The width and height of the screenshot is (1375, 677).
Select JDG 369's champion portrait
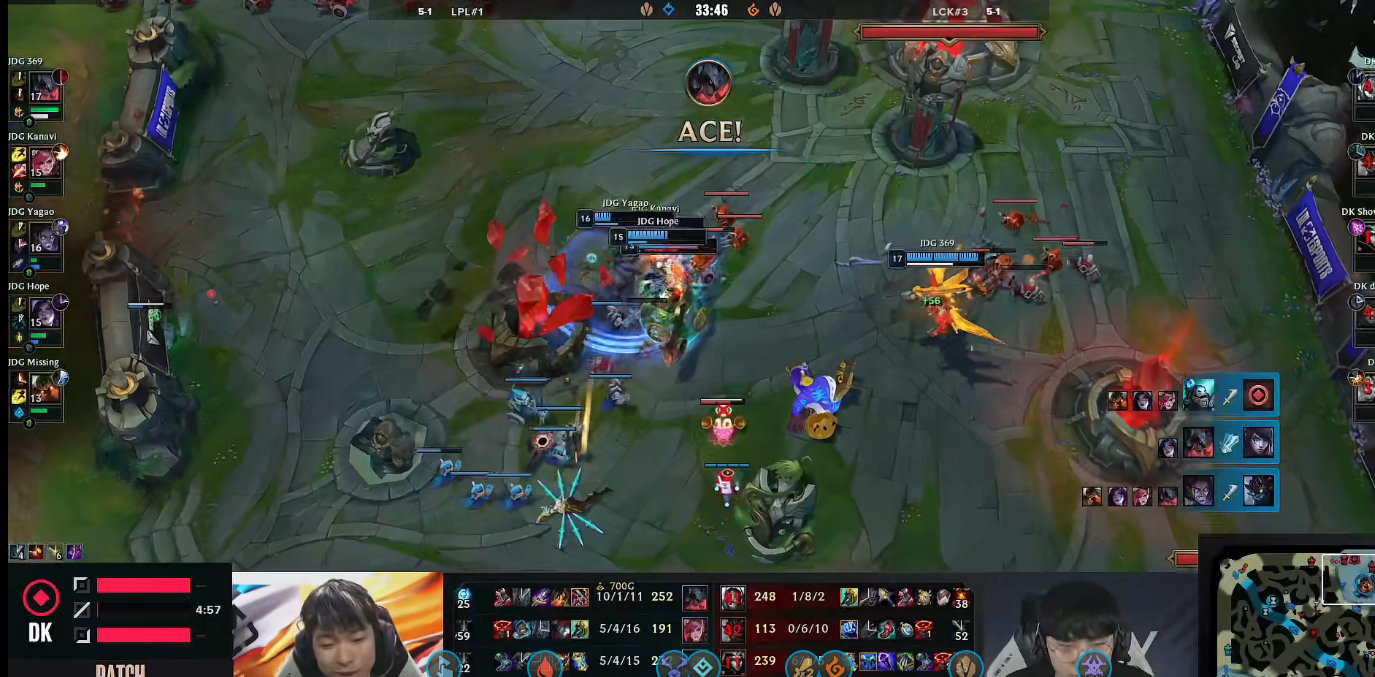[x=45, y=86]
